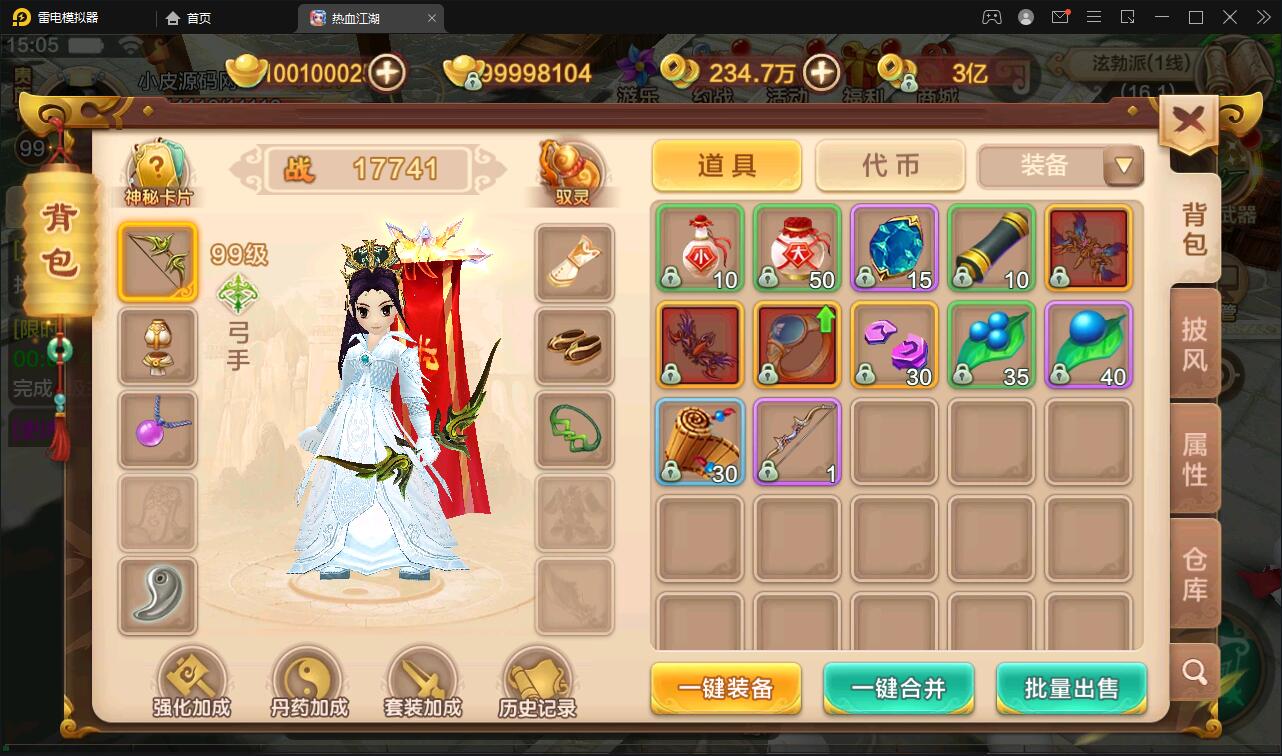Image resolution: width=1282 pixels, height=756 pixels.
Task: Open 强化加成 enhancement bonus
Action: [x=192, y=680]
